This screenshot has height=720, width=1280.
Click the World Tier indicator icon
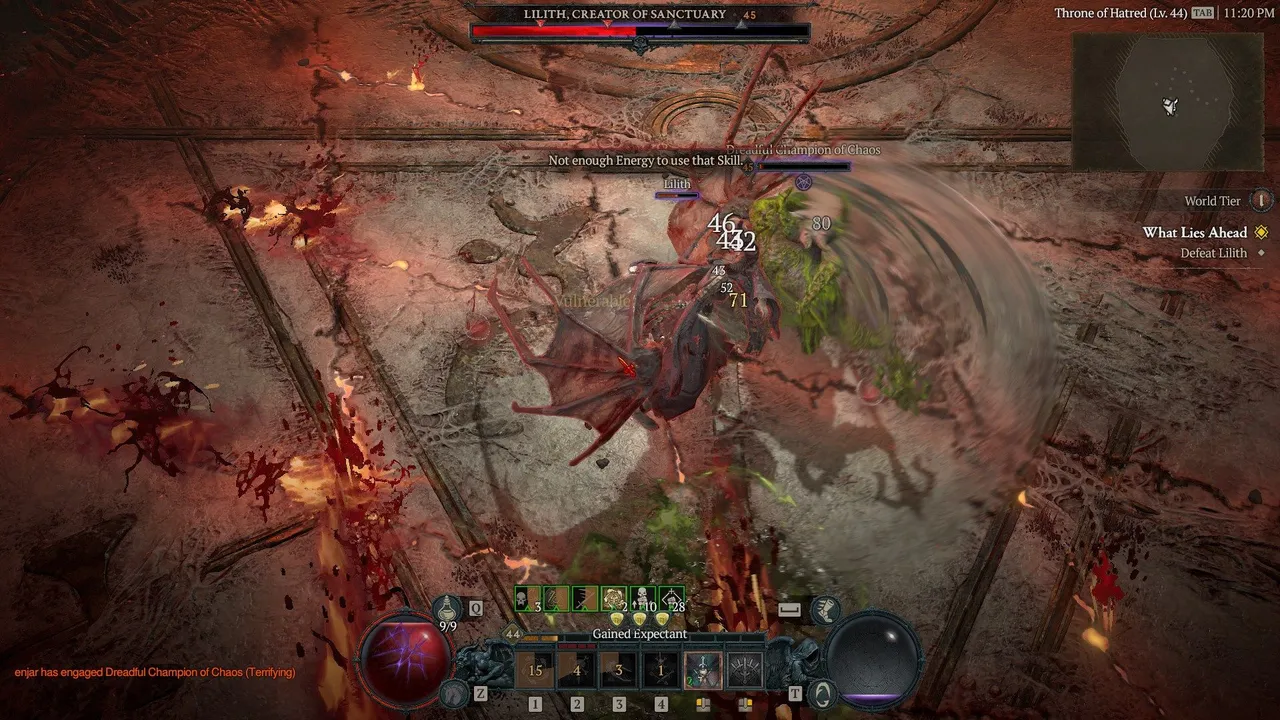coord(1262,201)
